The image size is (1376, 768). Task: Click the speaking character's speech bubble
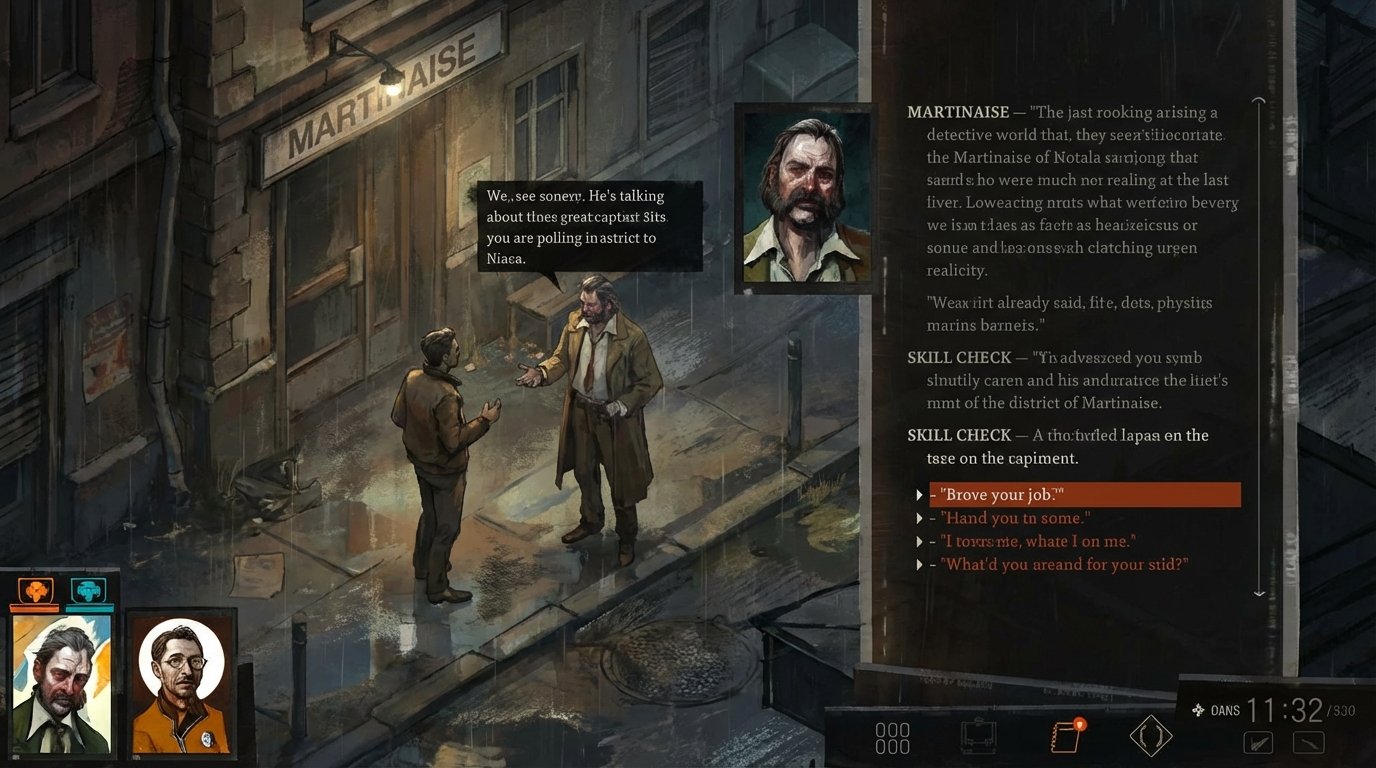pos(590,225)
